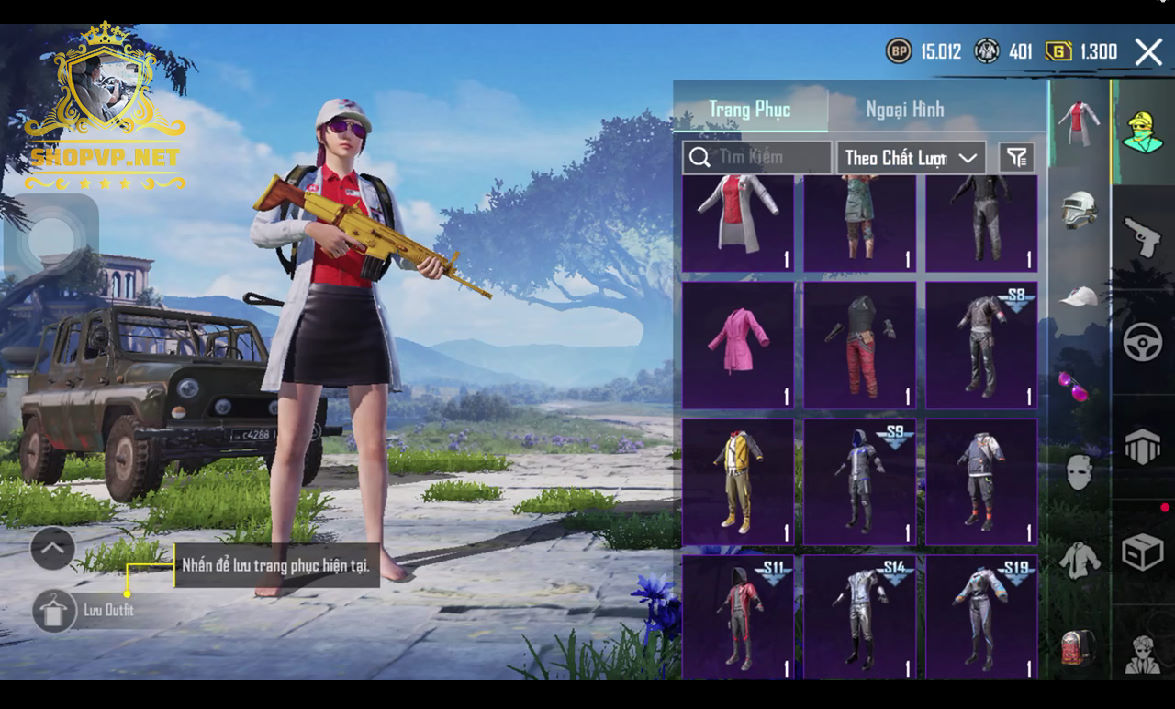
Task: Close the inventory screen with the X
Action: [1148, 52]
